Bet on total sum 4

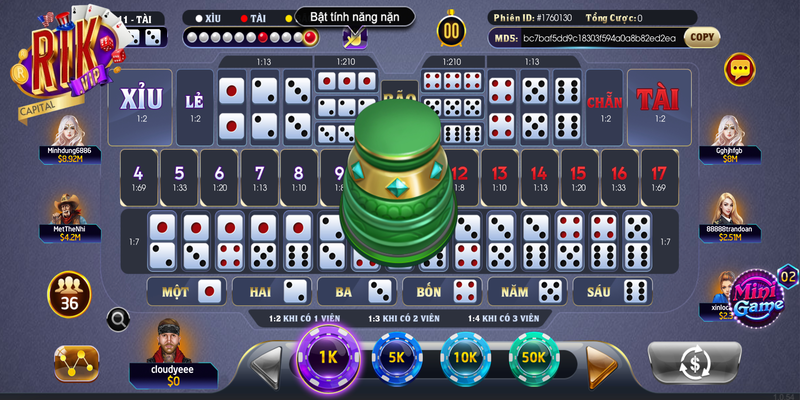click(x=137, y=178)
